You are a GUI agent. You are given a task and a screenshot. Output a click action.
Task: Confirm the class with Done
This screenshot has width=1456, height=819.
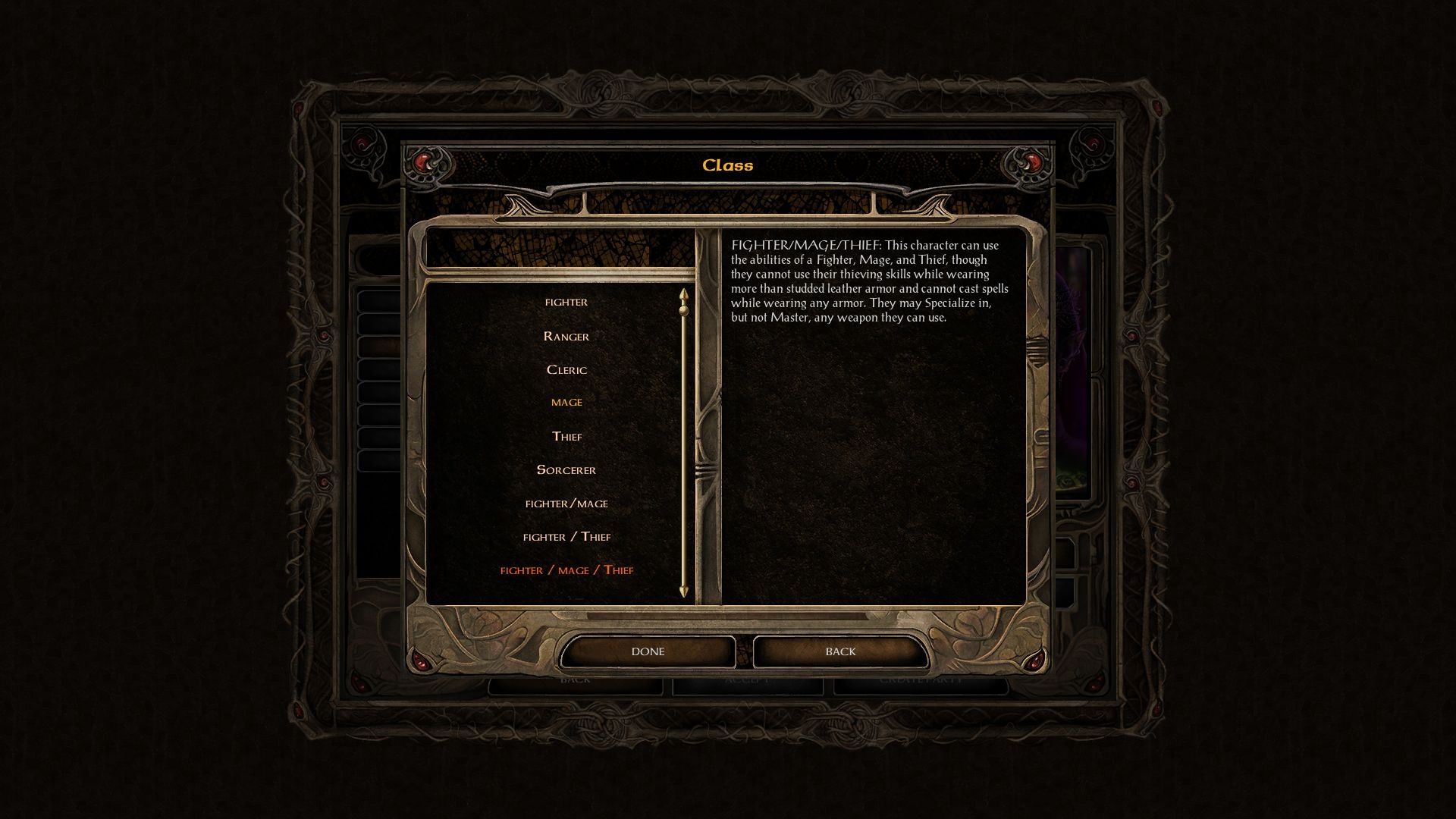coord(648,651)
